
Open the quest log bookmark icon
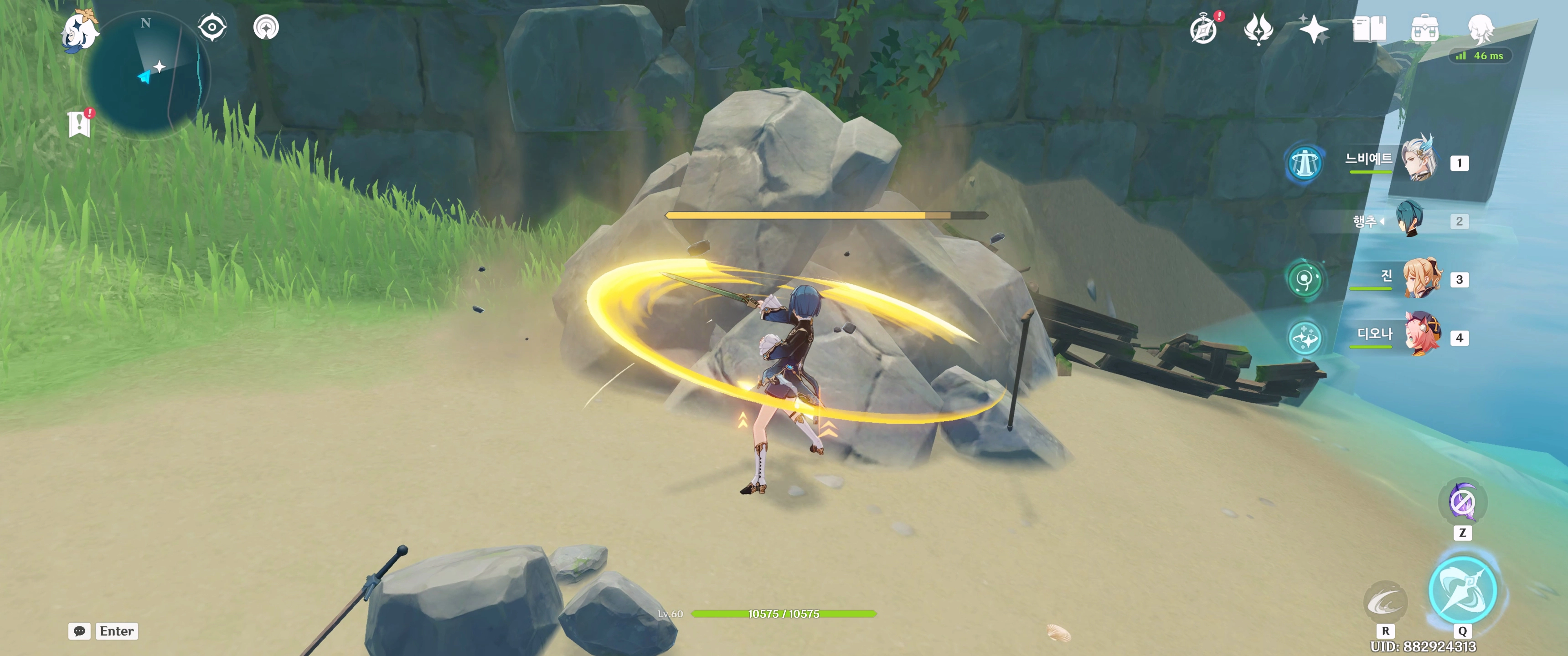[80, 123]
